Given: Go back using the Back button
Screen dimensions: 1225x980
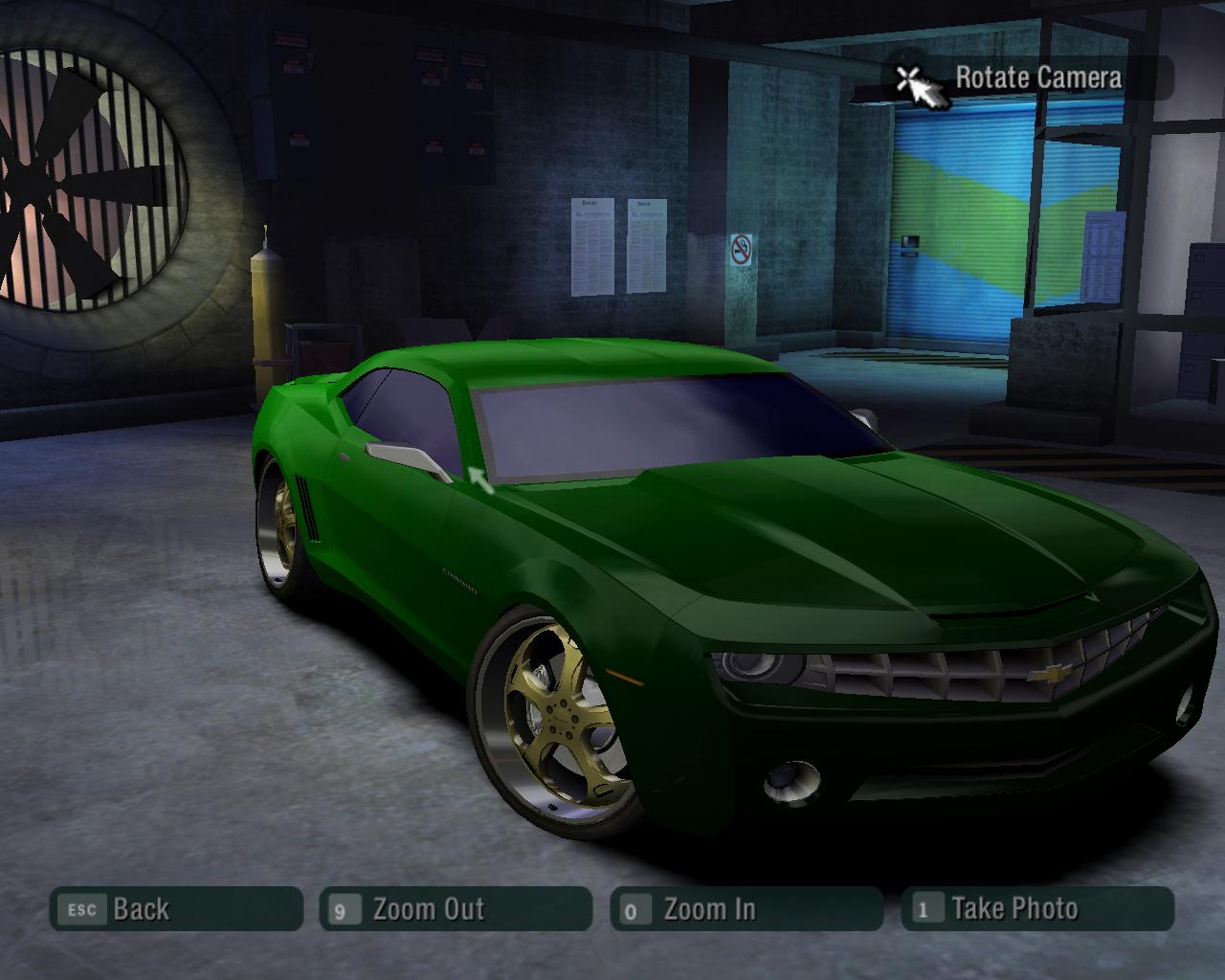Looking at the screenshot, I should 176,909.
